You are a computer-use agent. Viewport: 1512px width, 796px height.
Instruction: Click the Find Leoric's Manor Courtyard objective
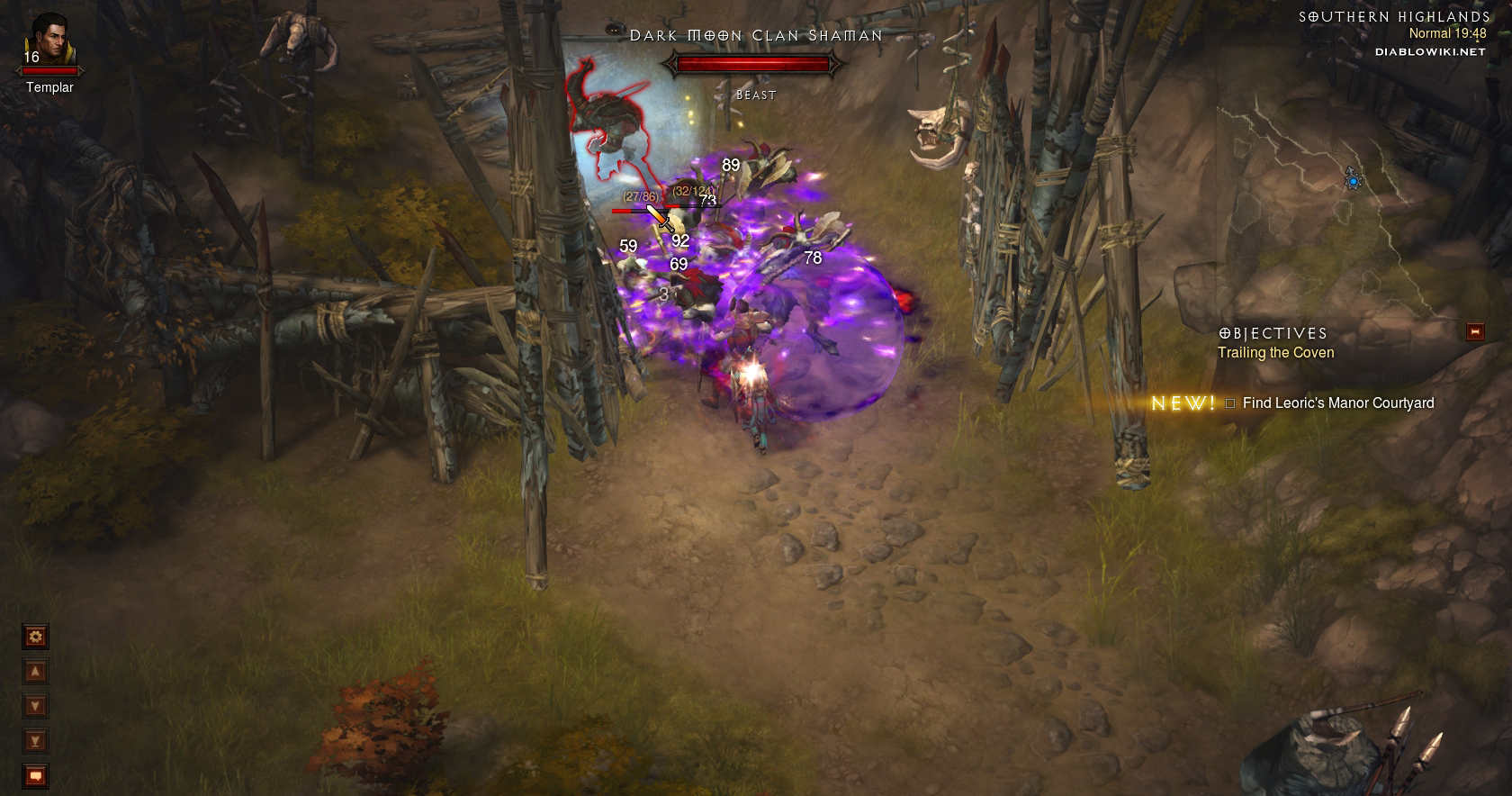(1337, 403)
